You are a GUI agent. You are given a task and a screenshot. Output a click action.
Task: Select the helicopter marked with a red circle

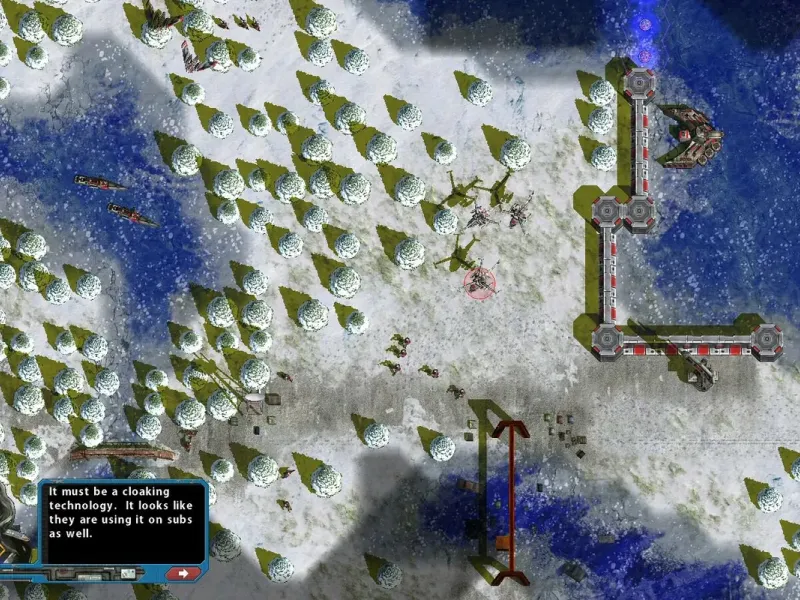tap(481, 282)
